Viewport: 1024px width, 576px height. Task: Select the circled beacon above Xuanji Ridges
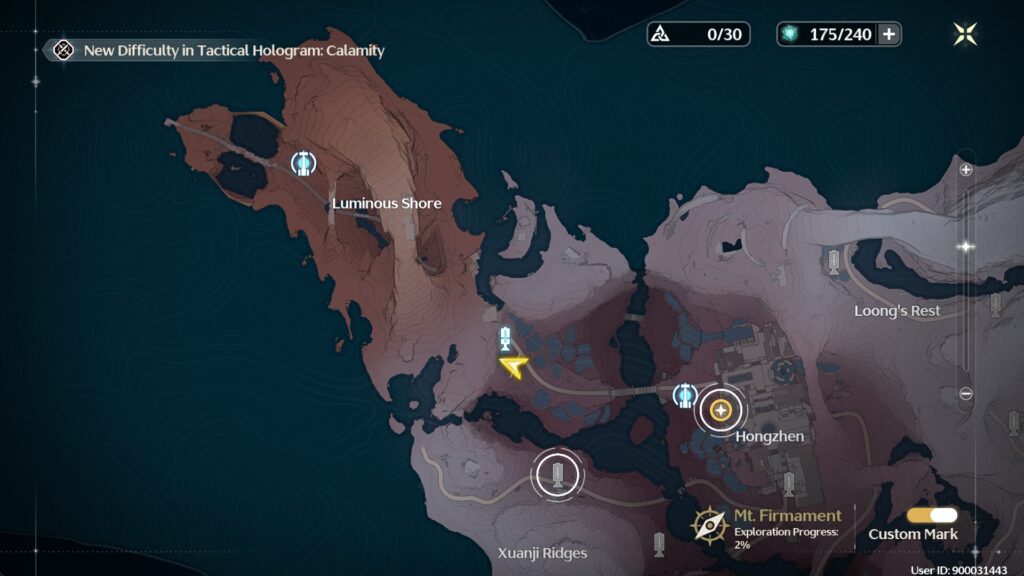click(558, 475)
